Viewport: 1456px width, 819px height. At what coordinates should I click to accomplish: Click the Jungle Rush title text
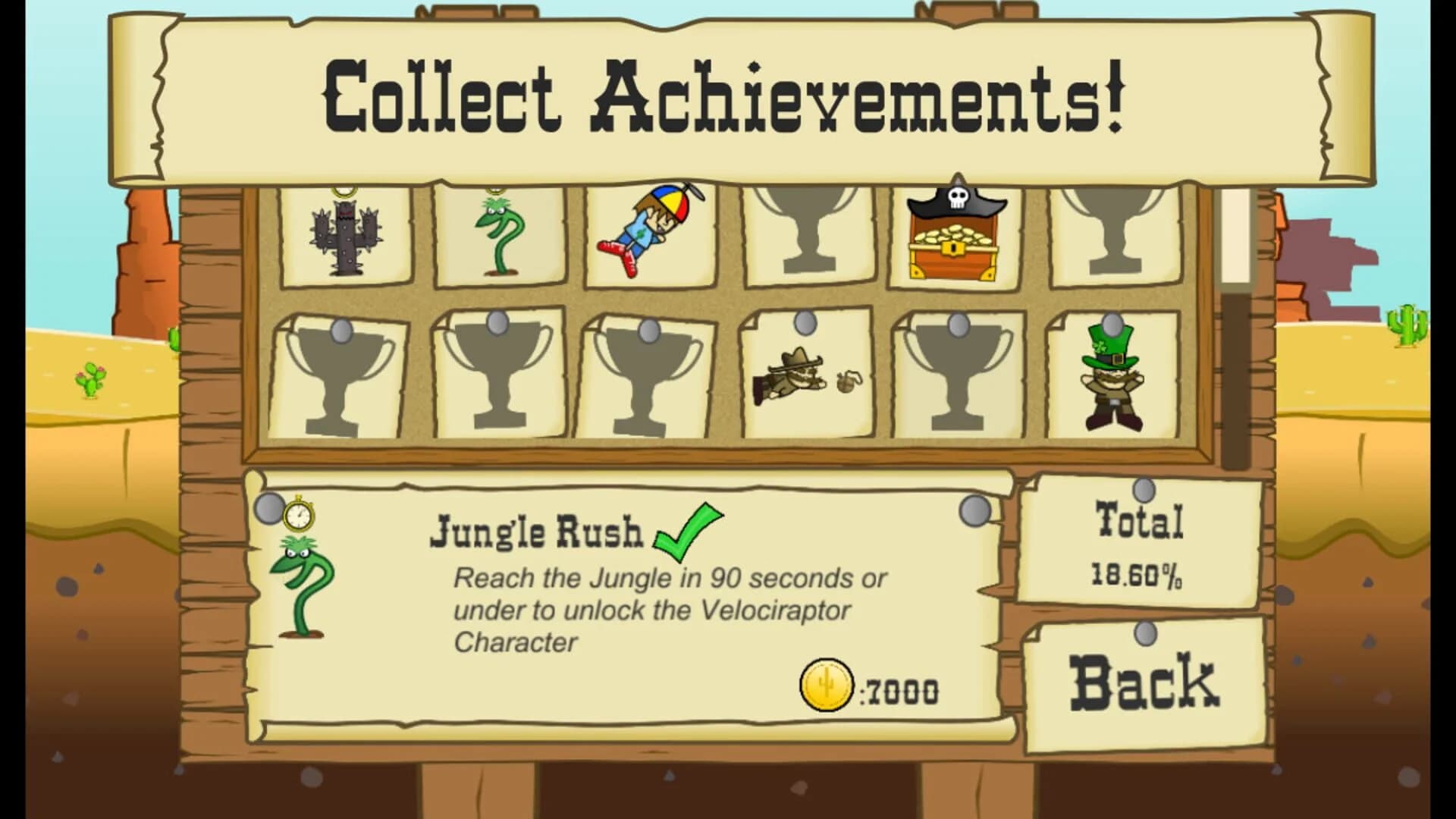(x=538, y=535)
